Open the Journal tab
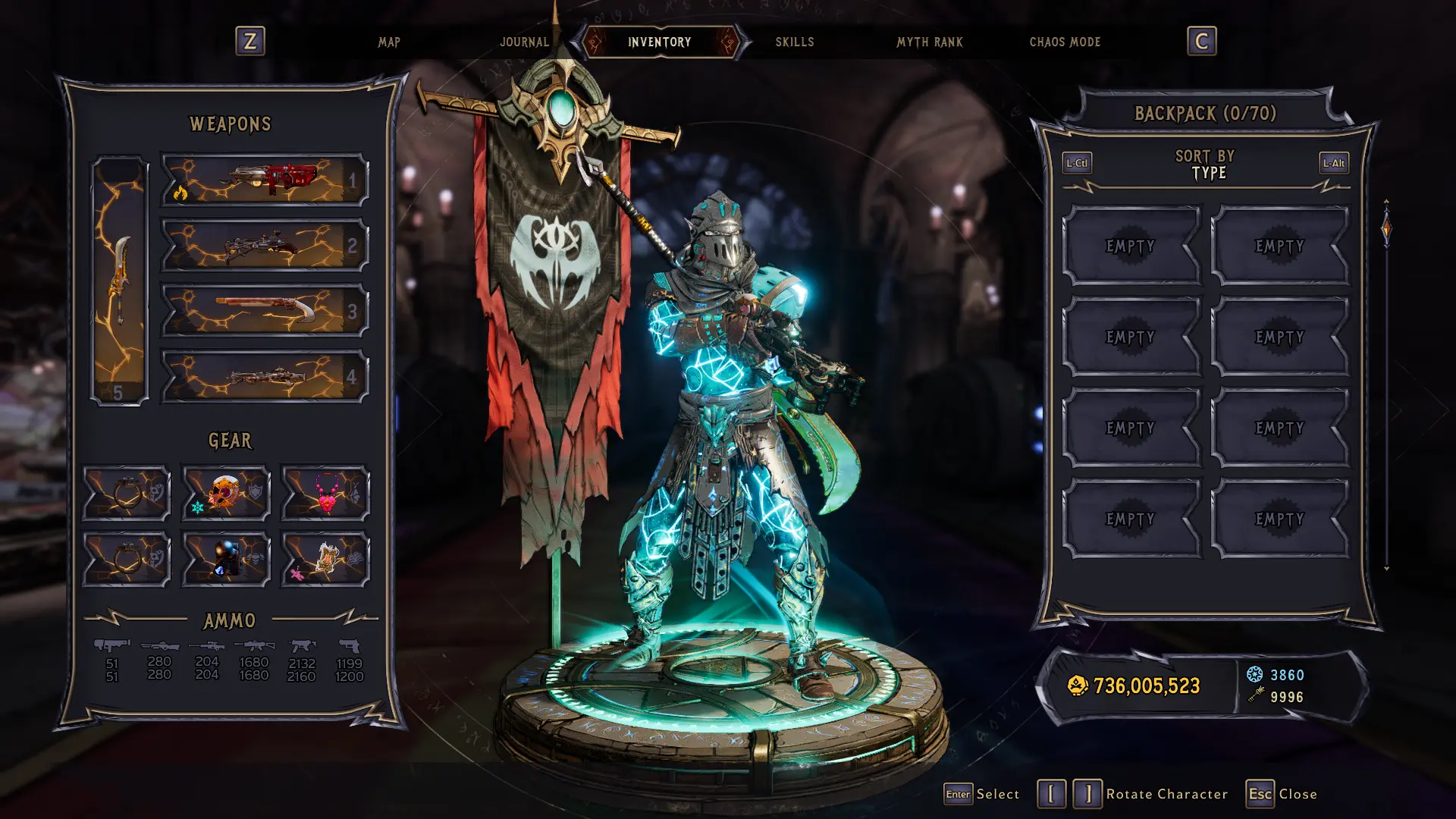This screenshot has height=819, width=1456. pos(524,42)
